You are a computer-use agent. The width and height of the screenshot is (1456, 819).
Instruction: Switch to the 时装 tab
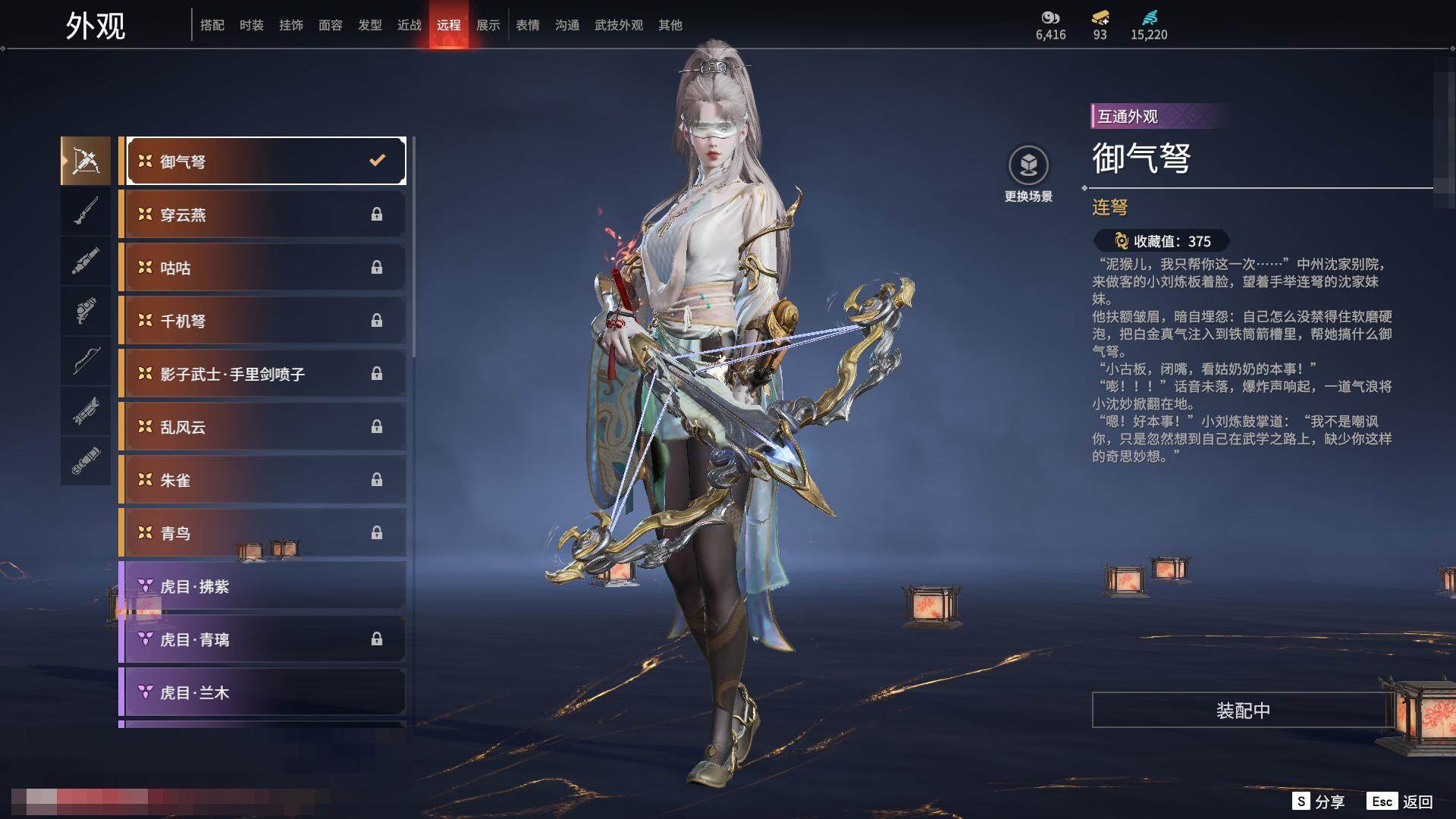[251, 25]
